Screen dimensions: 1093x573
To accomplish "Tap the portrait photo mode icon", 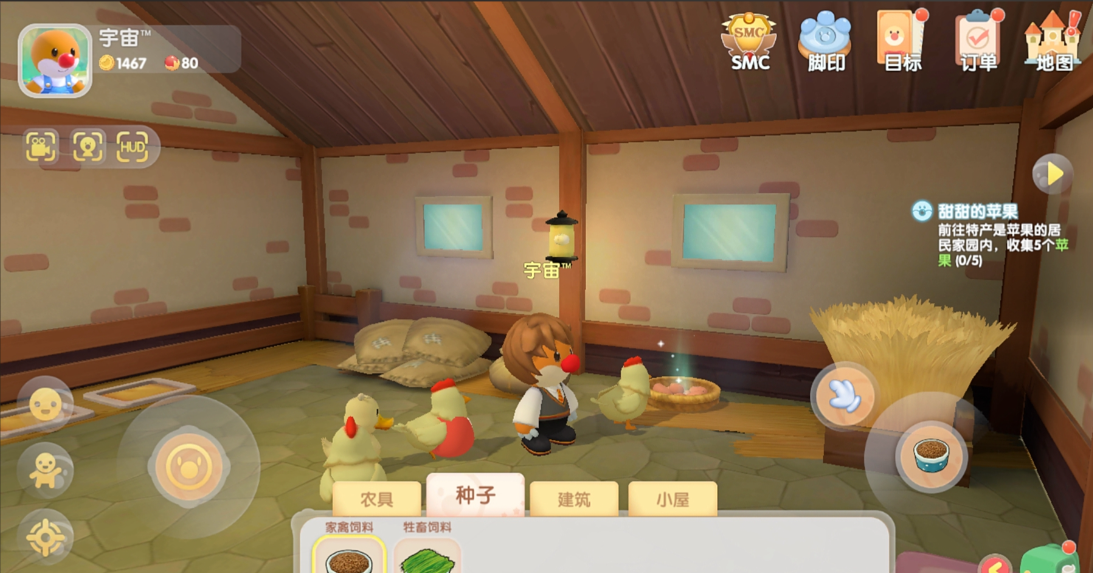I will tap(88, 148).
